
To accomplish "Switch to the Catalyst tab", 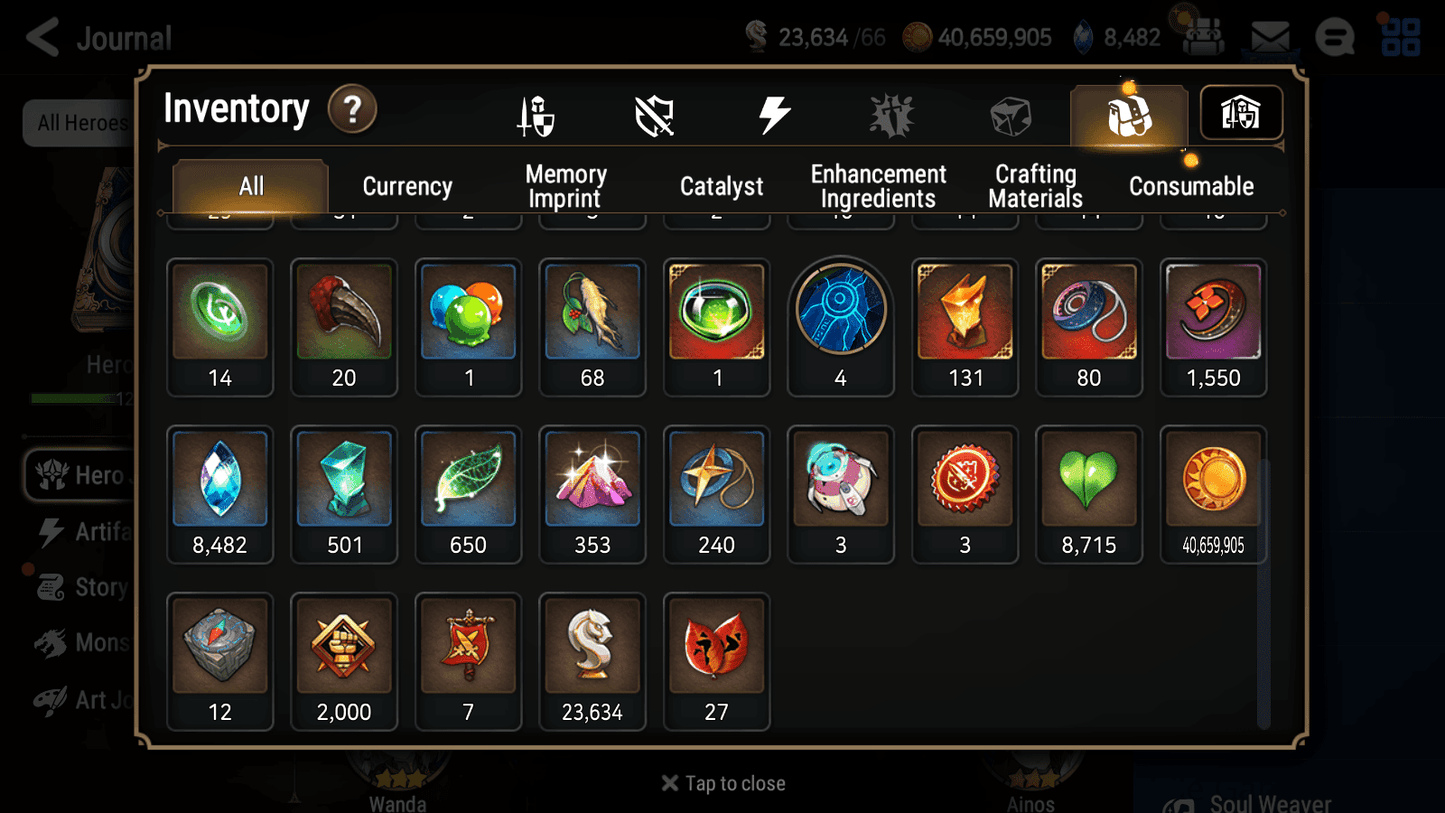I will point(721,185).
